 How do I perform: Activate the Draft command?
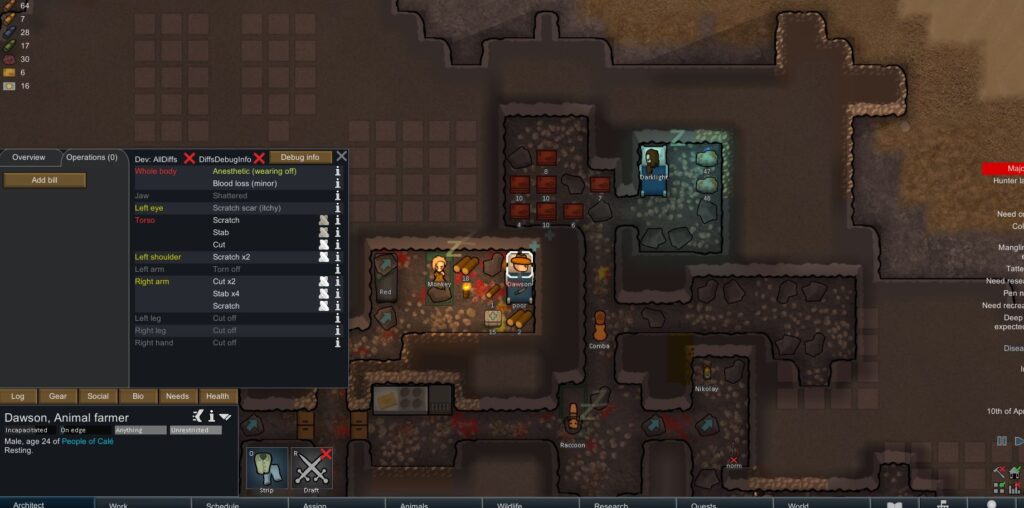(x=312, y=468)
